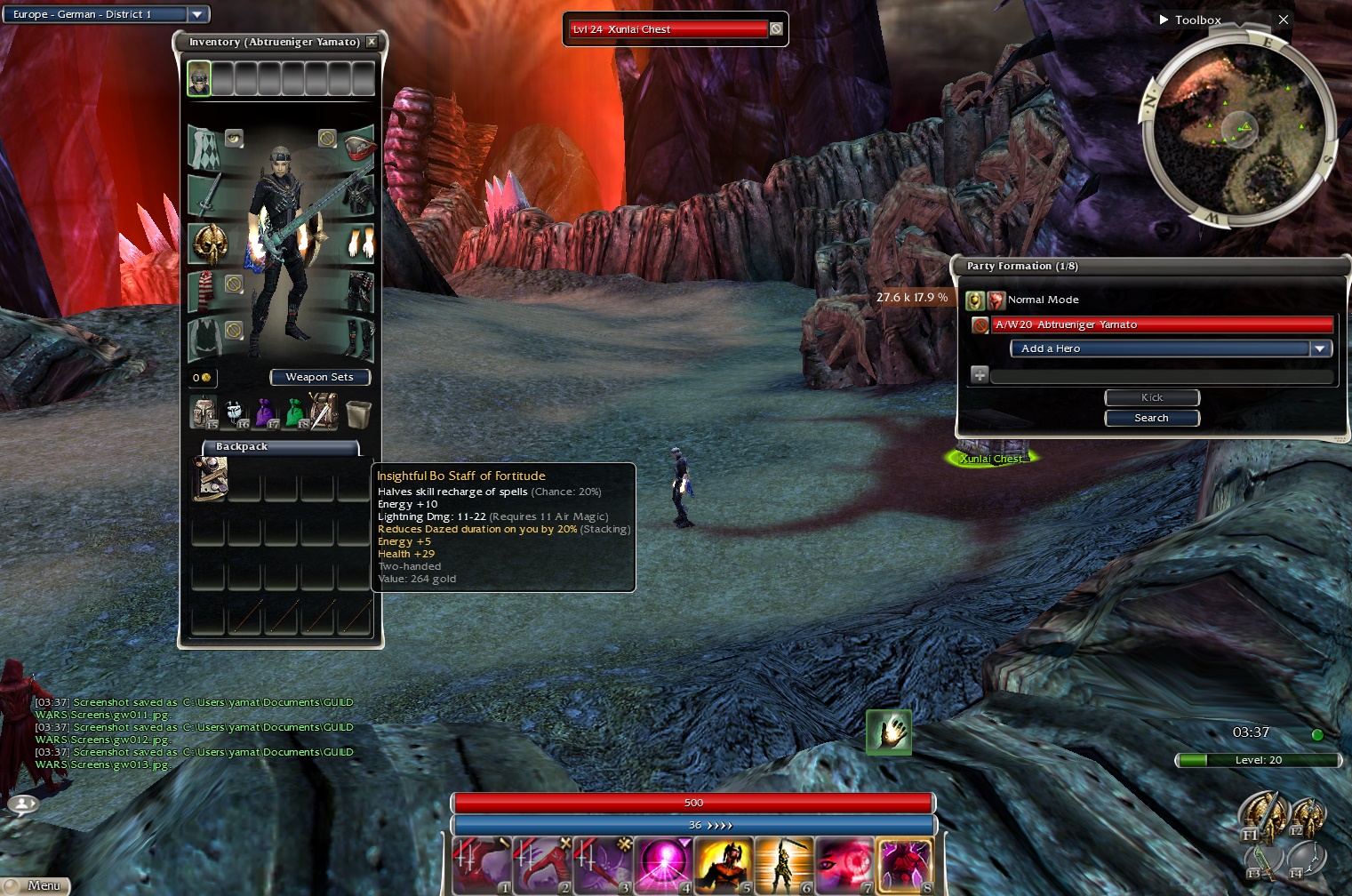Open the Weapon Sets panel
Image resolution: width=1352 pixels, height=896 pixels.
pos(319,378)
